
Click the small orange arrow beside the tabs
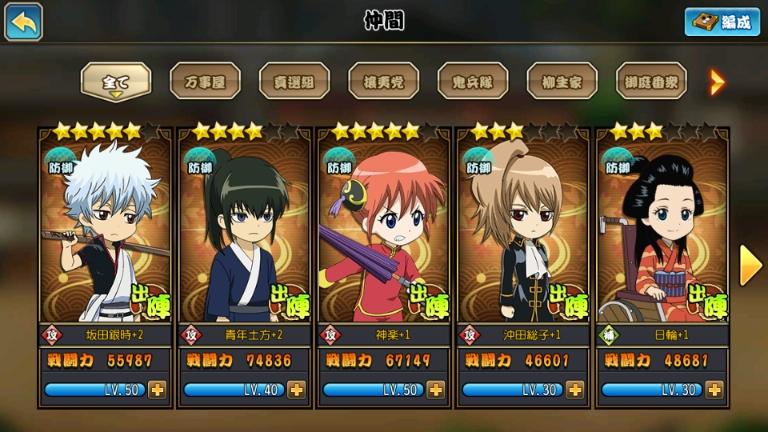click(x=716, y=81)
